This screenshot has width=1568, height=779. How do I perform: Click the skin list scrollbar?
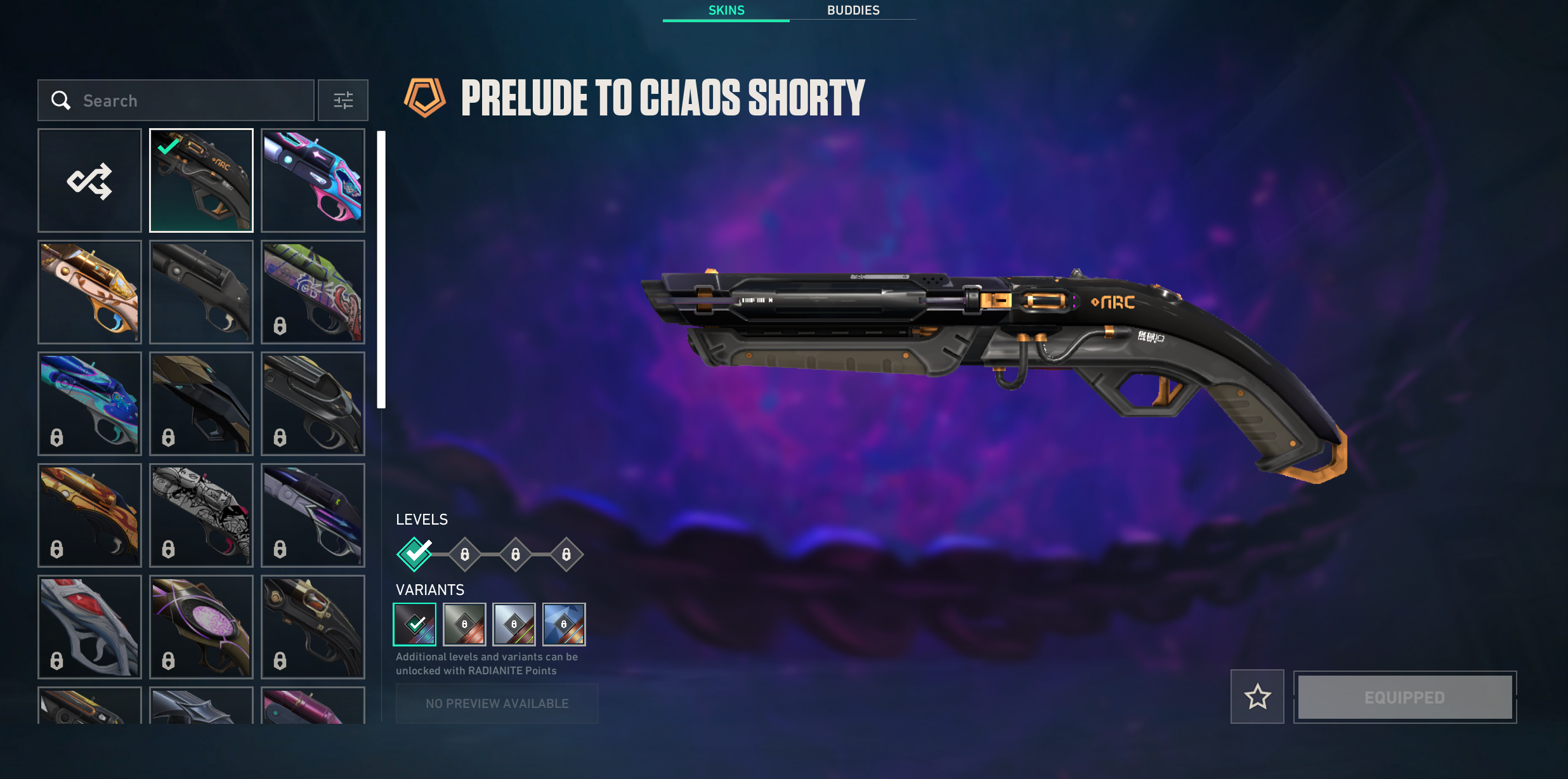click(x=381, y=270)
